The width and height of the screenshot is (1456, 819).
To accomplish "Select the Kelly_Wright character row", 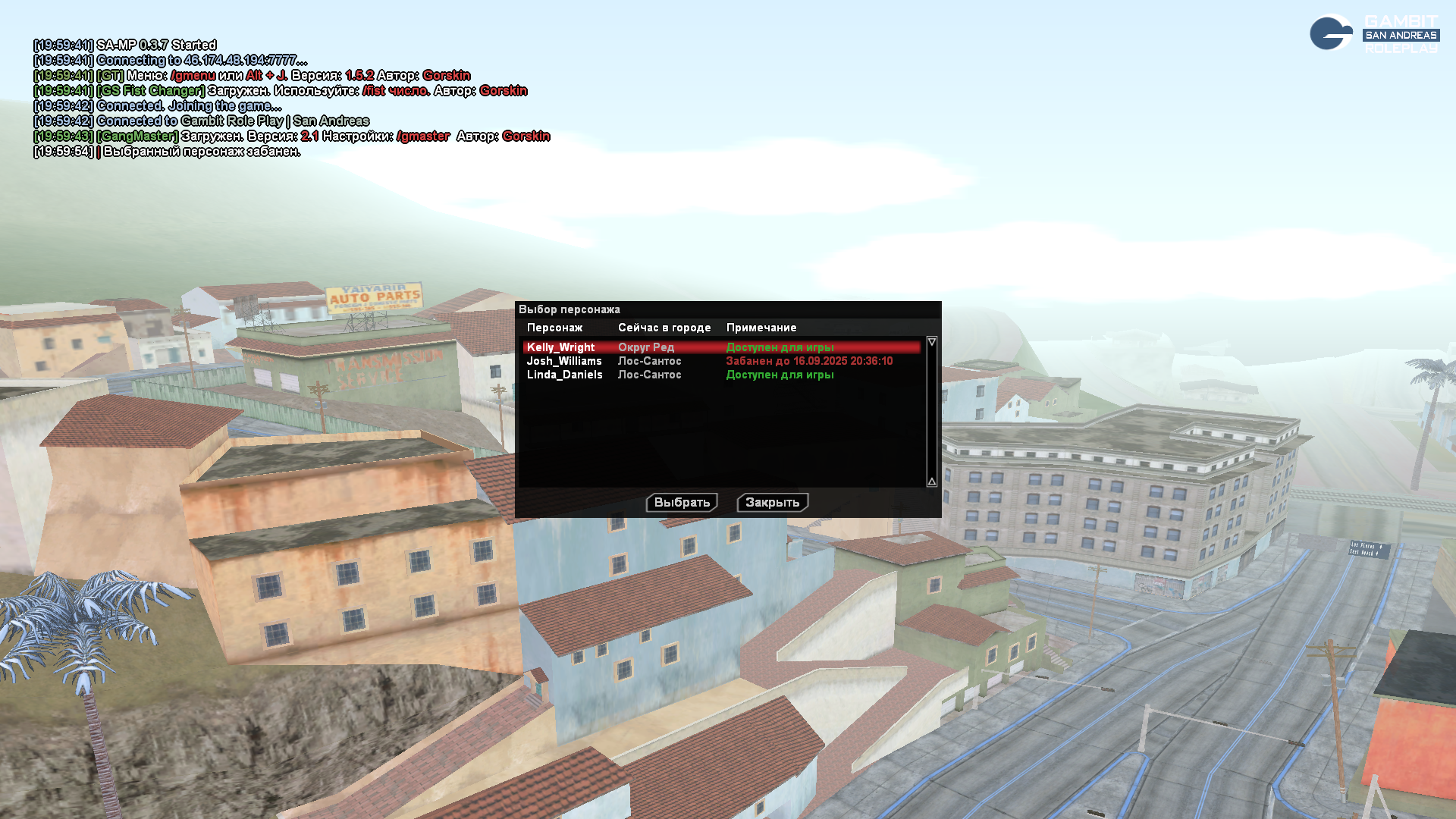I will tap(561, 347).
